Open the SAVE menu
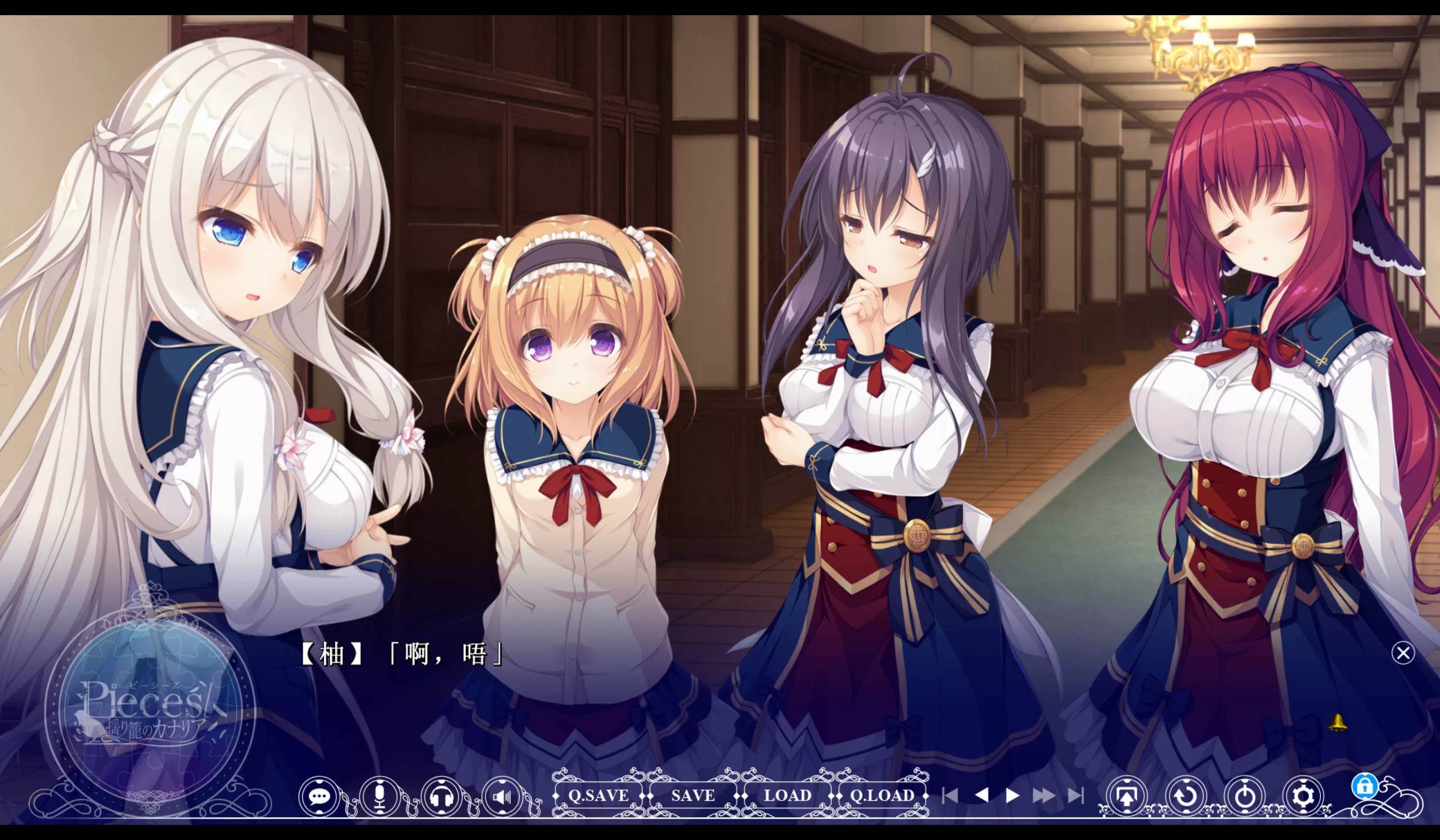This screenshot has height=840, width=1440. (692, 795)
